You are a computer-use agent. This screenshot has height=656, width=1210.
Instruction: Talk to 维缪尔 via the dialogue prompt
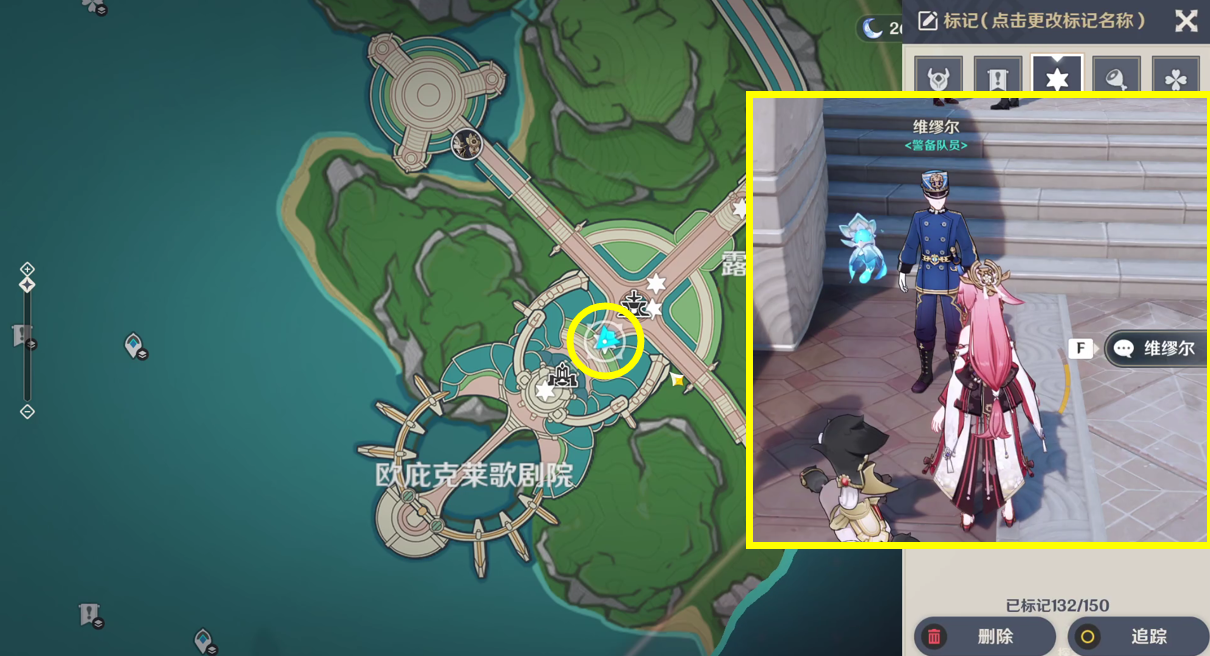click(x=1154, y=349)
